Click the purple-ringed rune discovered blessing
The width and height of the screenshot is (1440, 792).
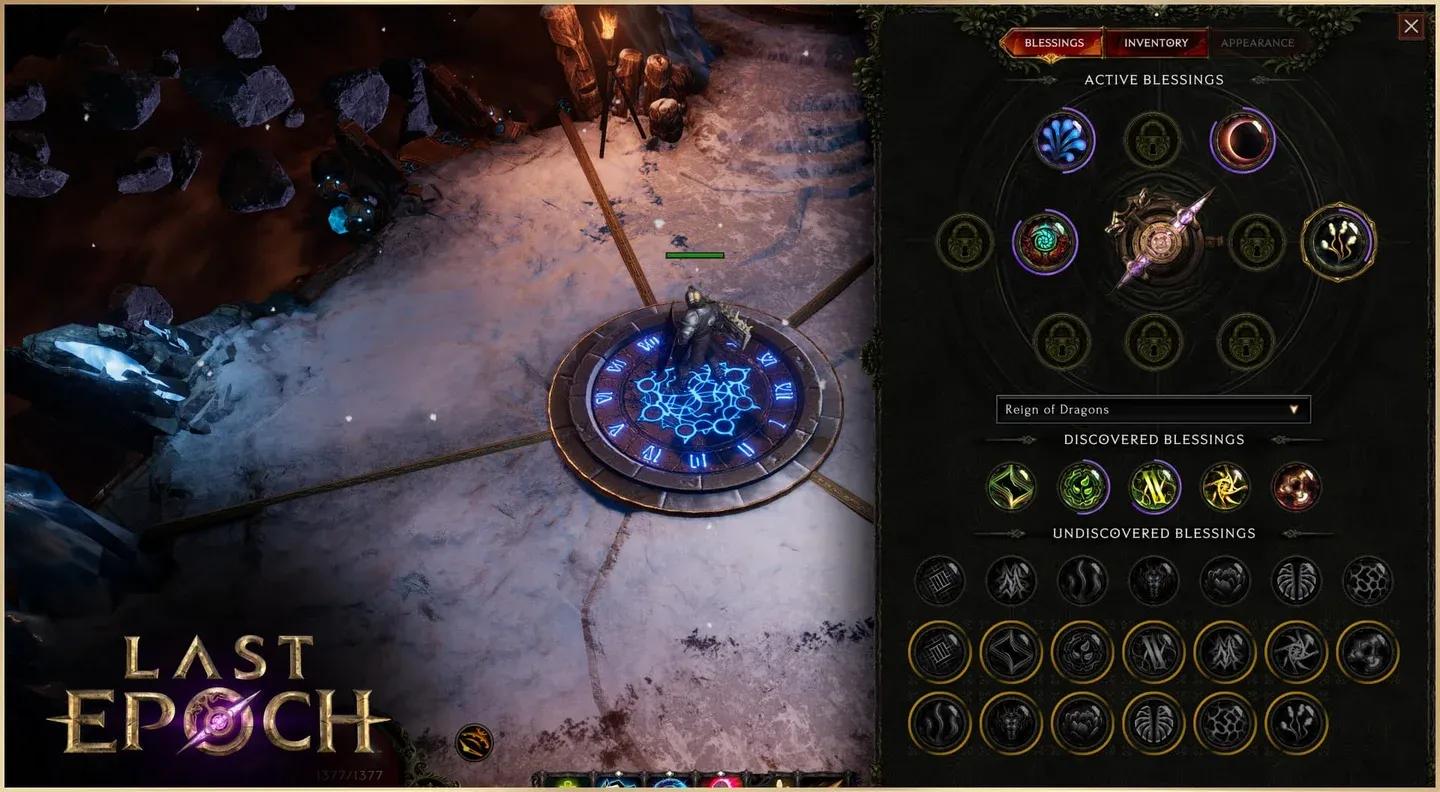pos(1154,488)
